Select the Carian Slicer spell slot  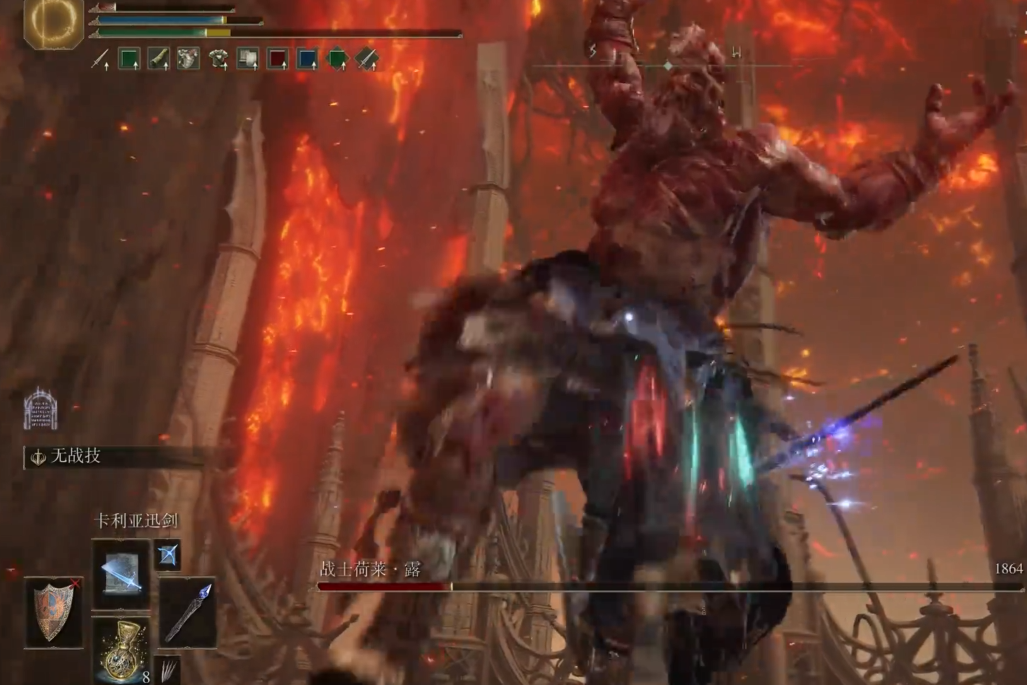tap(121, 575)
